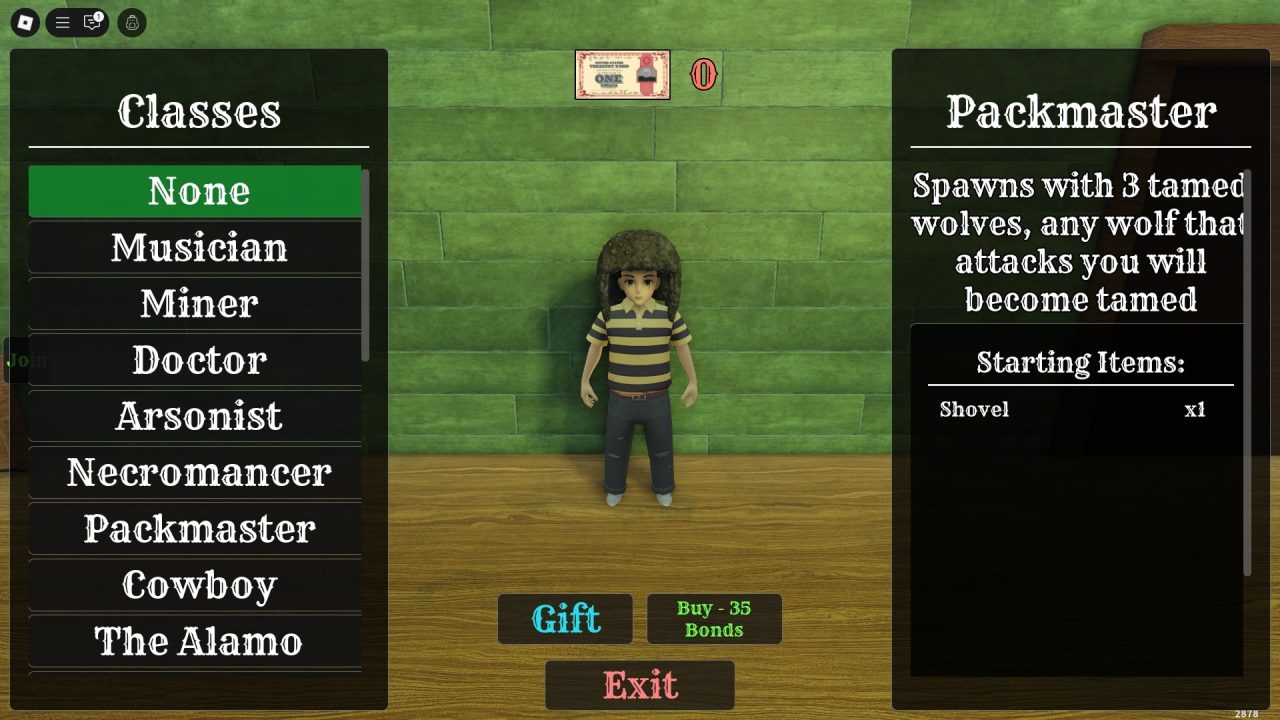
Task: Choose the Doctor class
Action: point(196,360)
